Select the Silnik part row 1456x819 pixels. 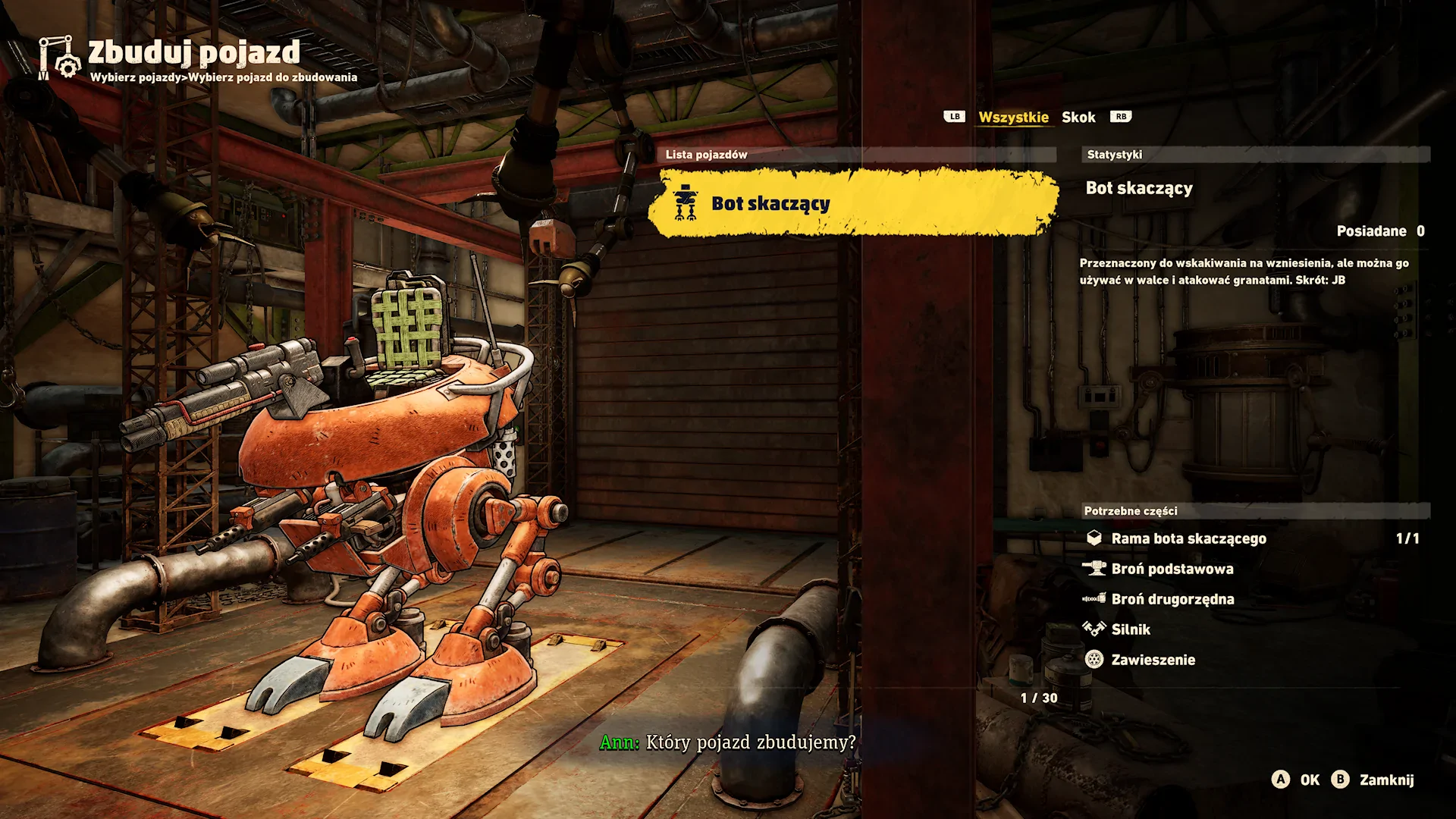[1130, 629]
